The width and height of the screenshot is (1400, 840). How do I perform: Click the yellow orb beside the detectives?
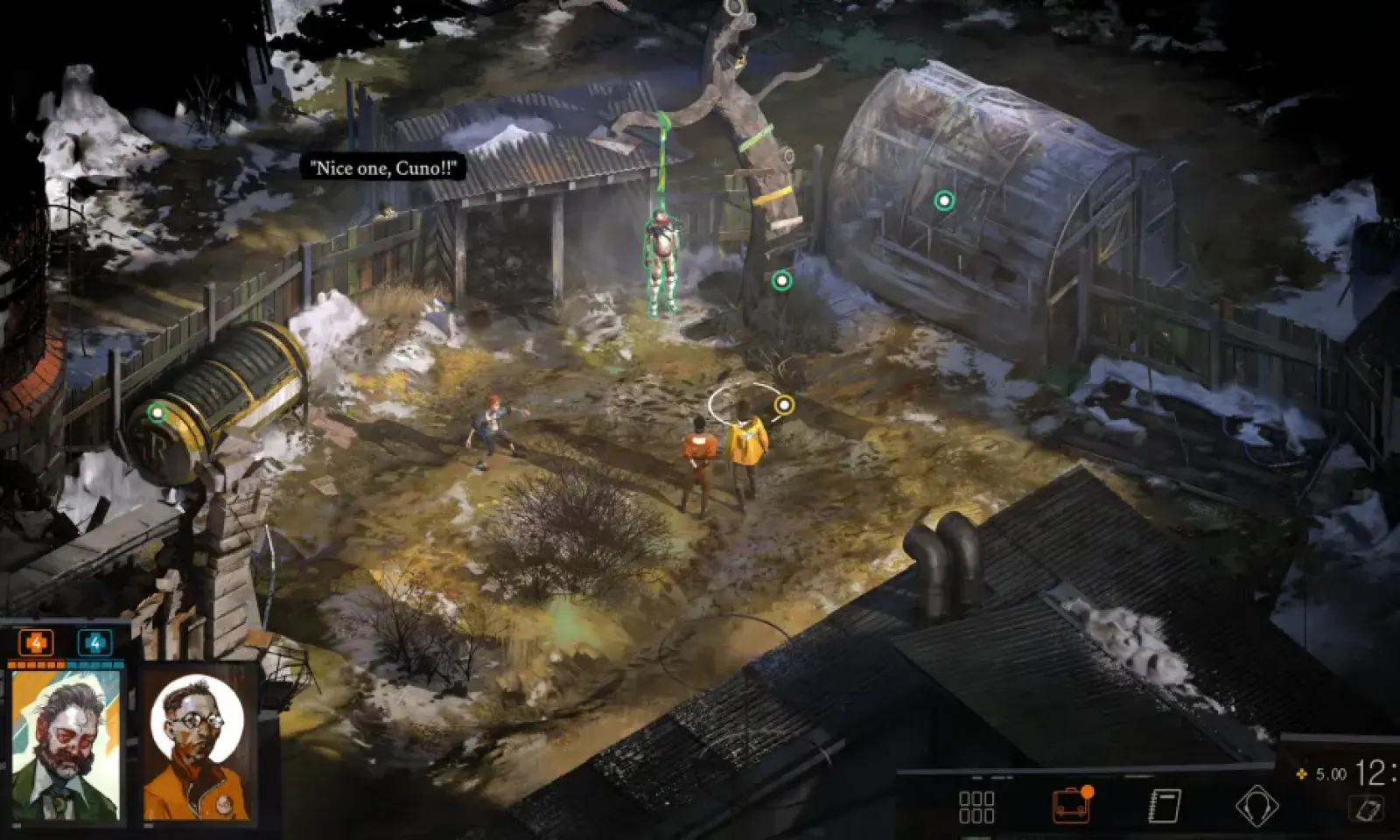pyautogui.click(x=784, y=404)
